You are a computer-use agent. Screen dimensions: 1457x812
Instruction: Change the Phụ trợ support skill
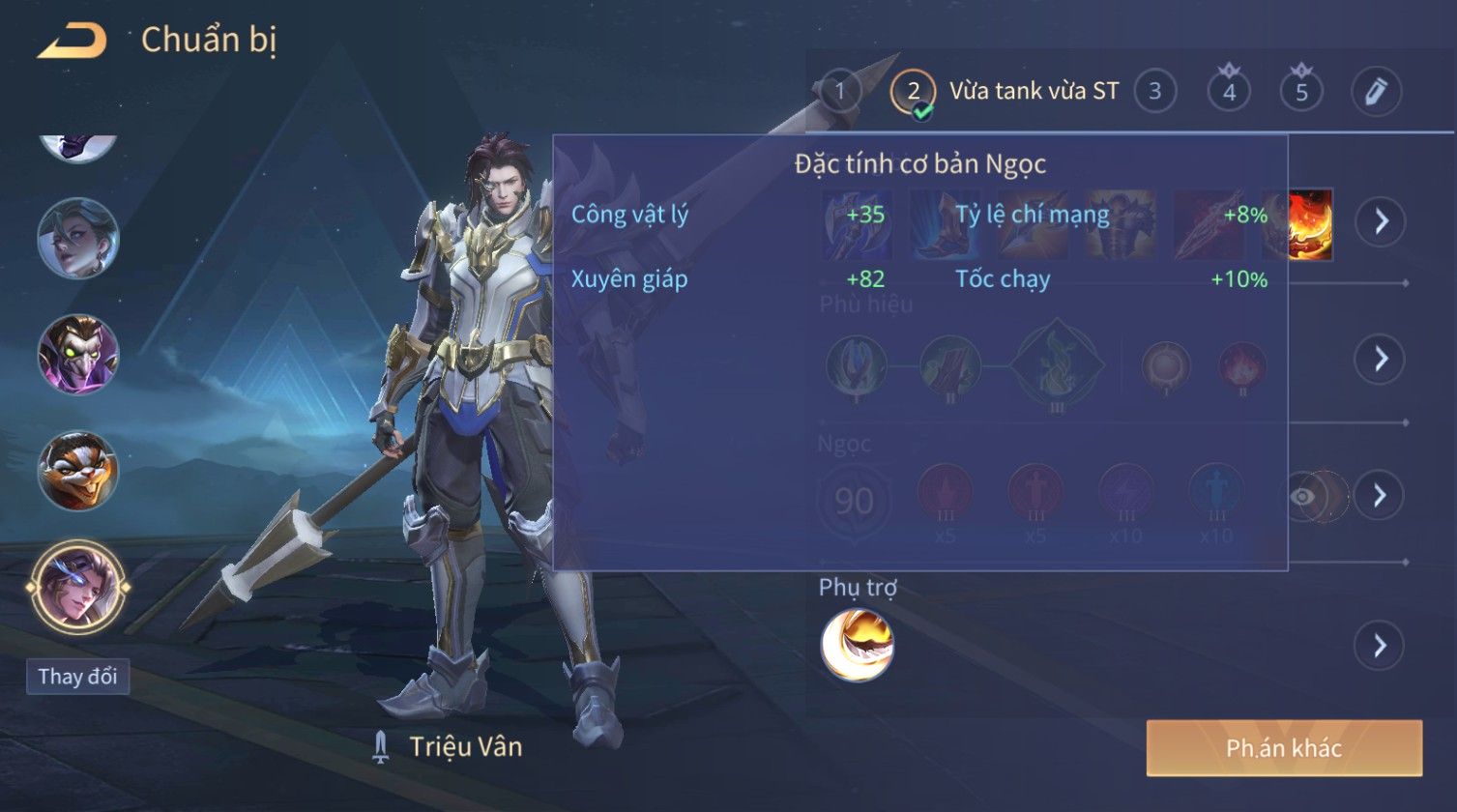click(x=1380, y=645)
